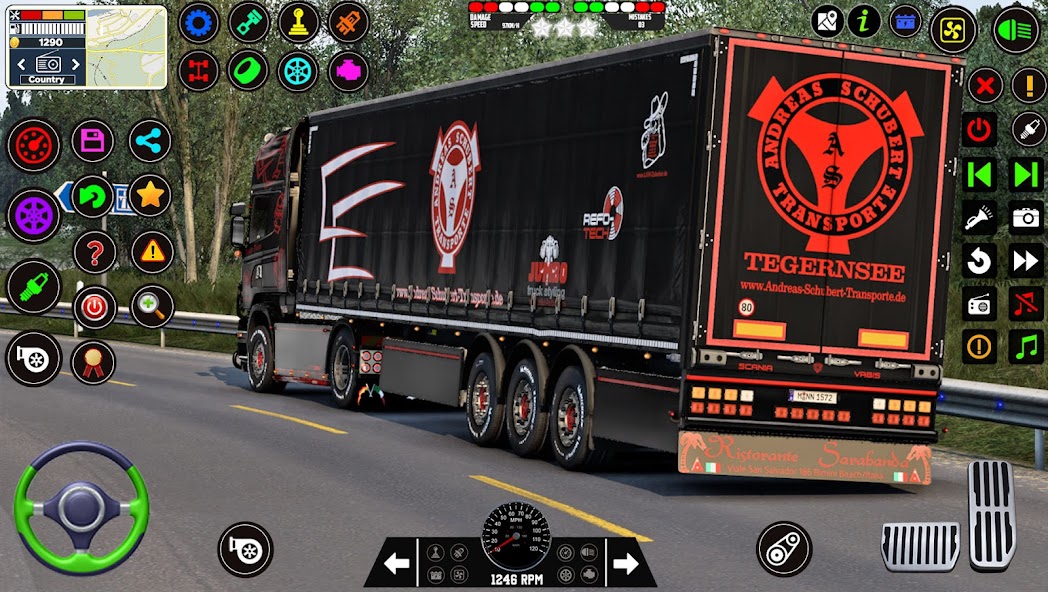This screenshot has height=592, width=1048.
Task: Take a photo with the camera icon
Action: click(1026, 217)
